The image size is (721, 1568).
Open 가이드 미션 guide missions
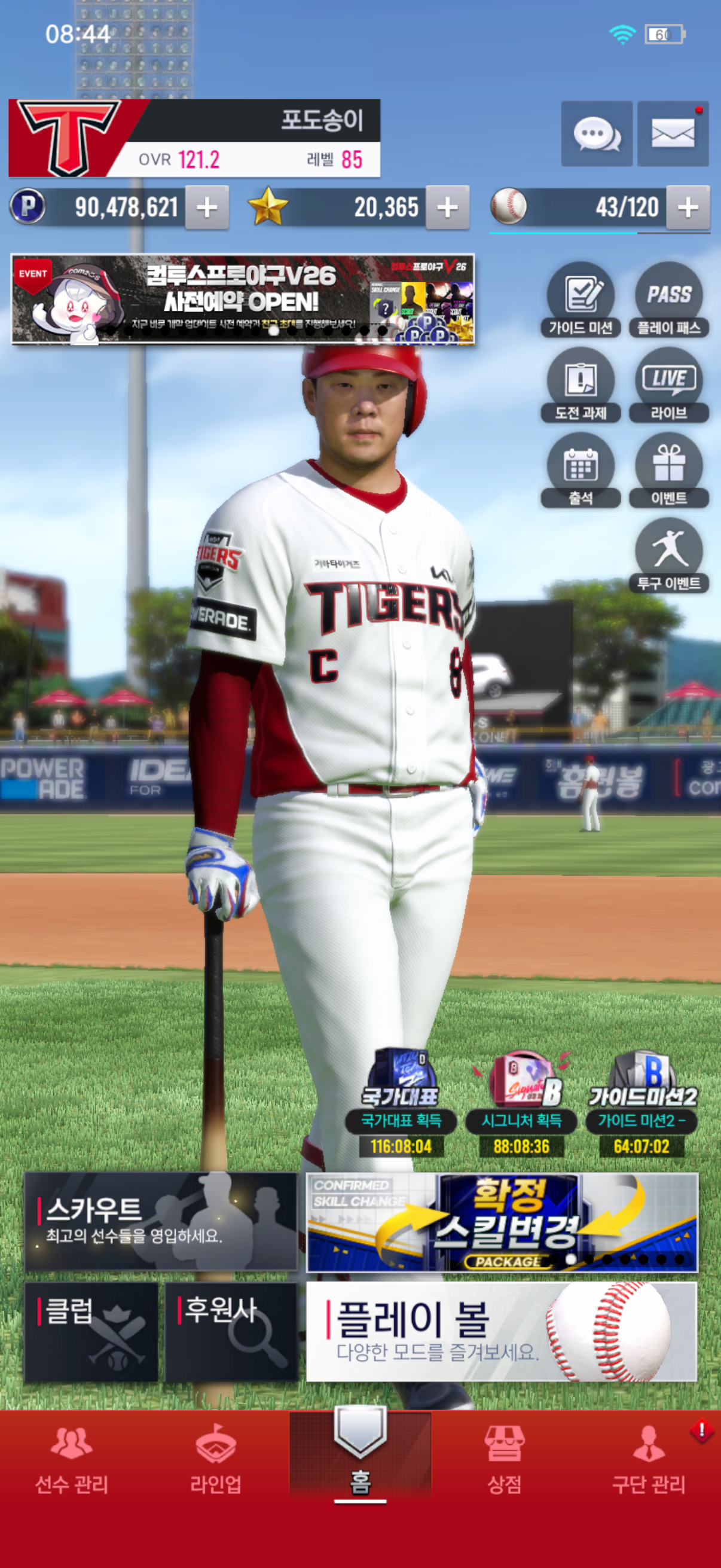coord(581,300)
